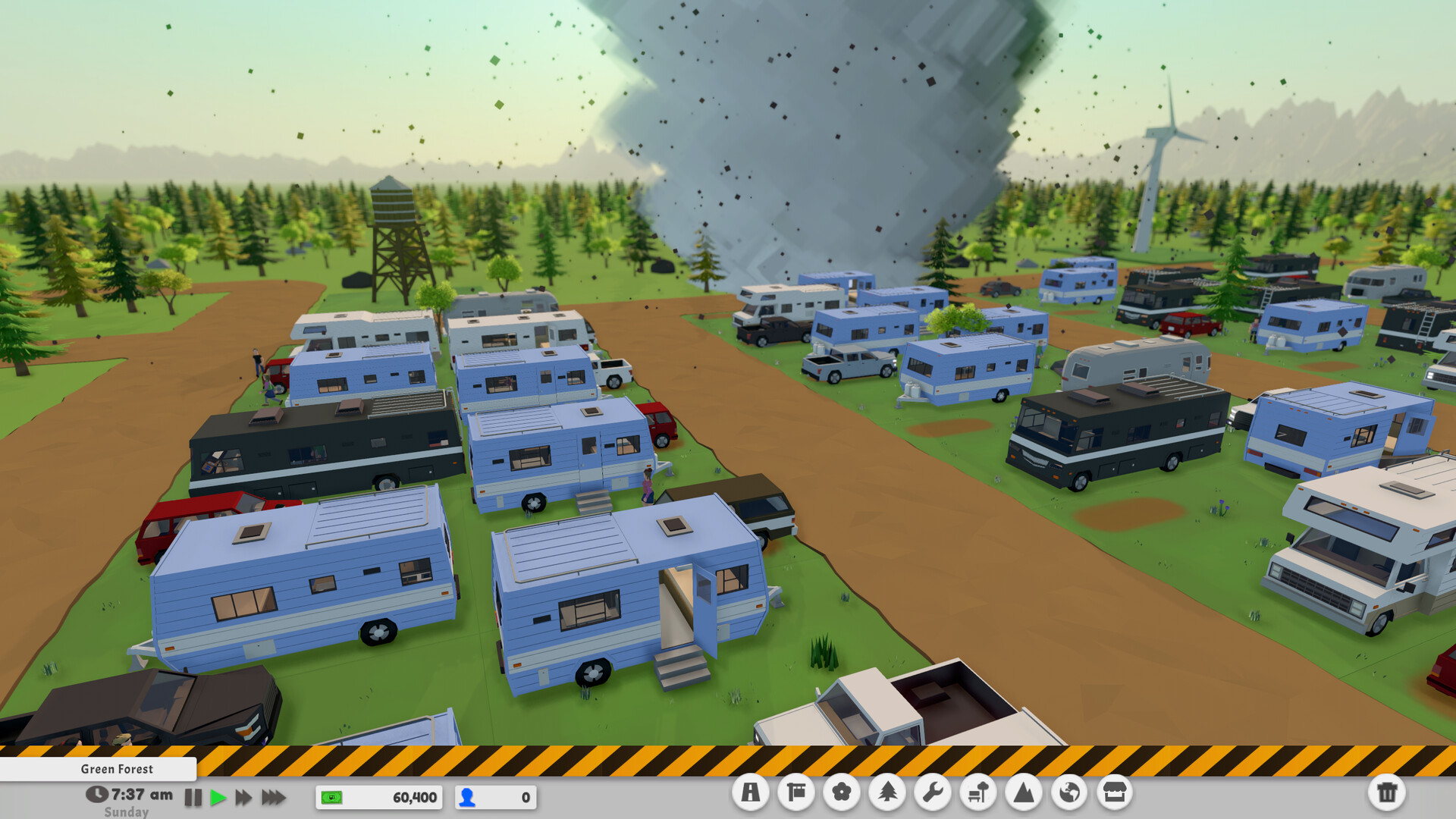Select the flower decoration tool

click(x=843, y=793)
